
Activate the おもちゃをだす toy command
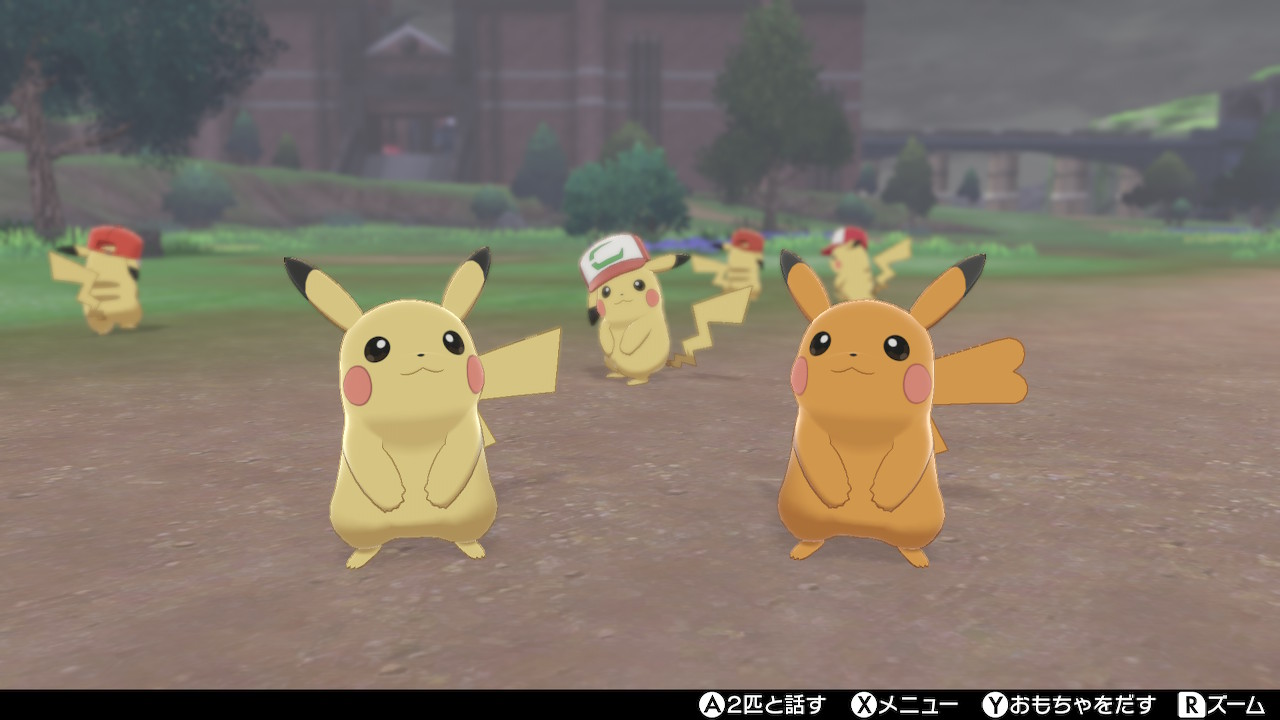(1070, 705)
